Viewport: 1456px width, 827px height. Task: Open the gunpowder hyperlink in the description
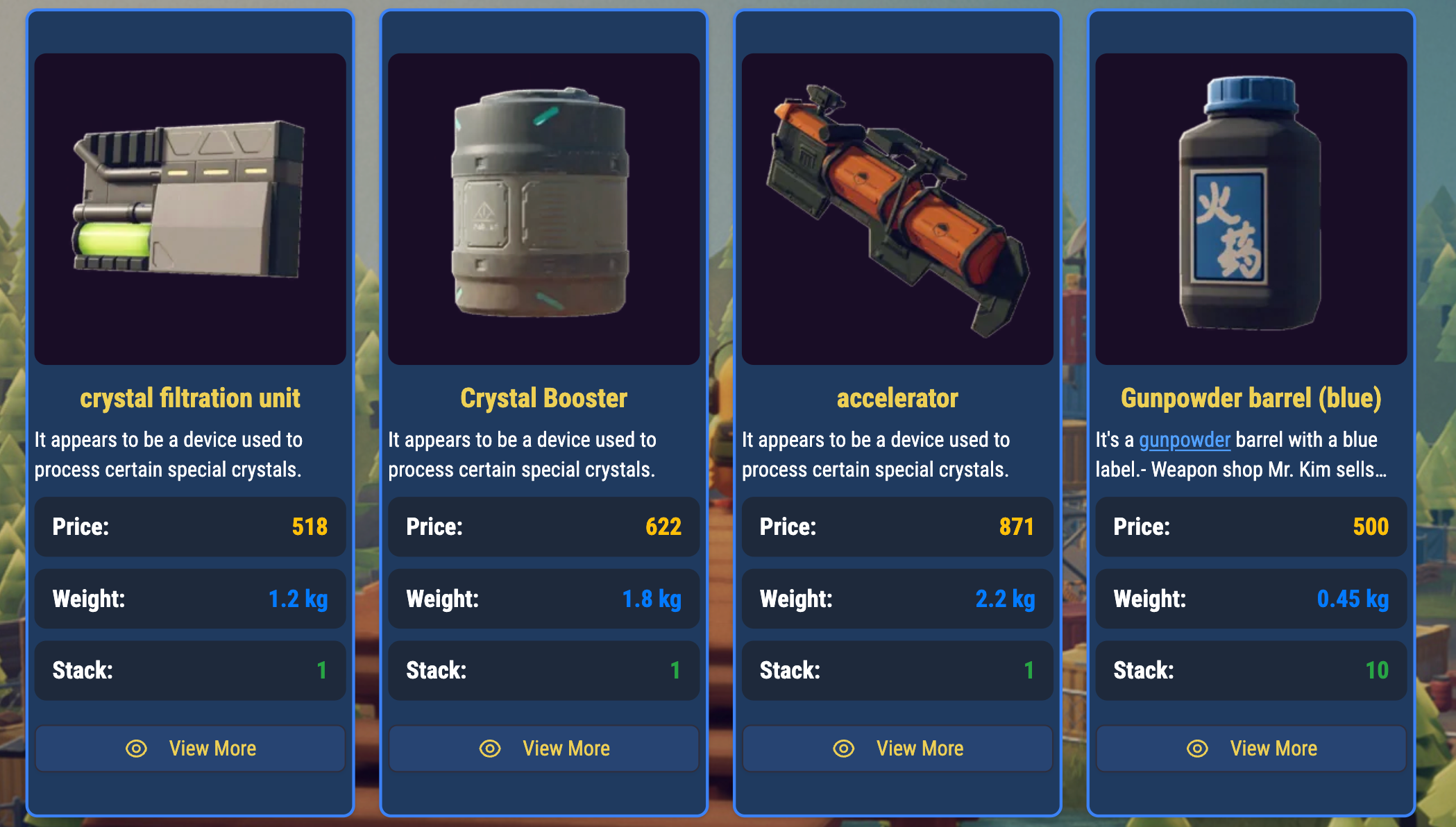(x=1185, y=440)
